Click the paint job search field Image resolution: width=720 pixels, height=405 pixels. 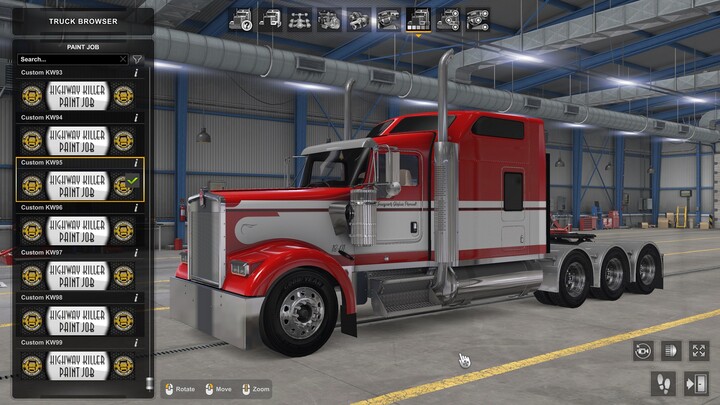point(68,60)
